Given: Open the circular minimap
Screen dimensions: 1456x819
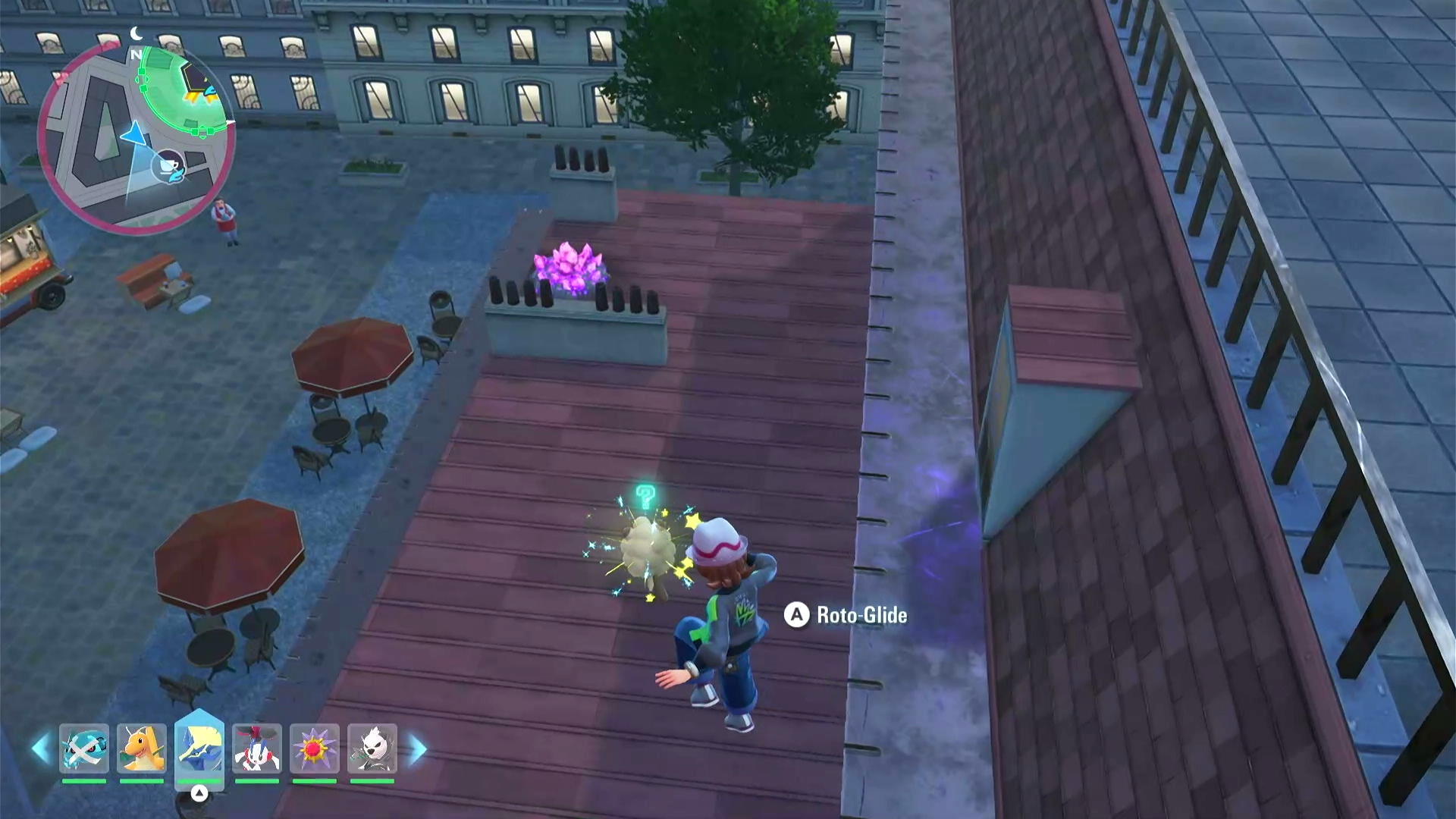Looking at the screenshot, I should [136, 136].
